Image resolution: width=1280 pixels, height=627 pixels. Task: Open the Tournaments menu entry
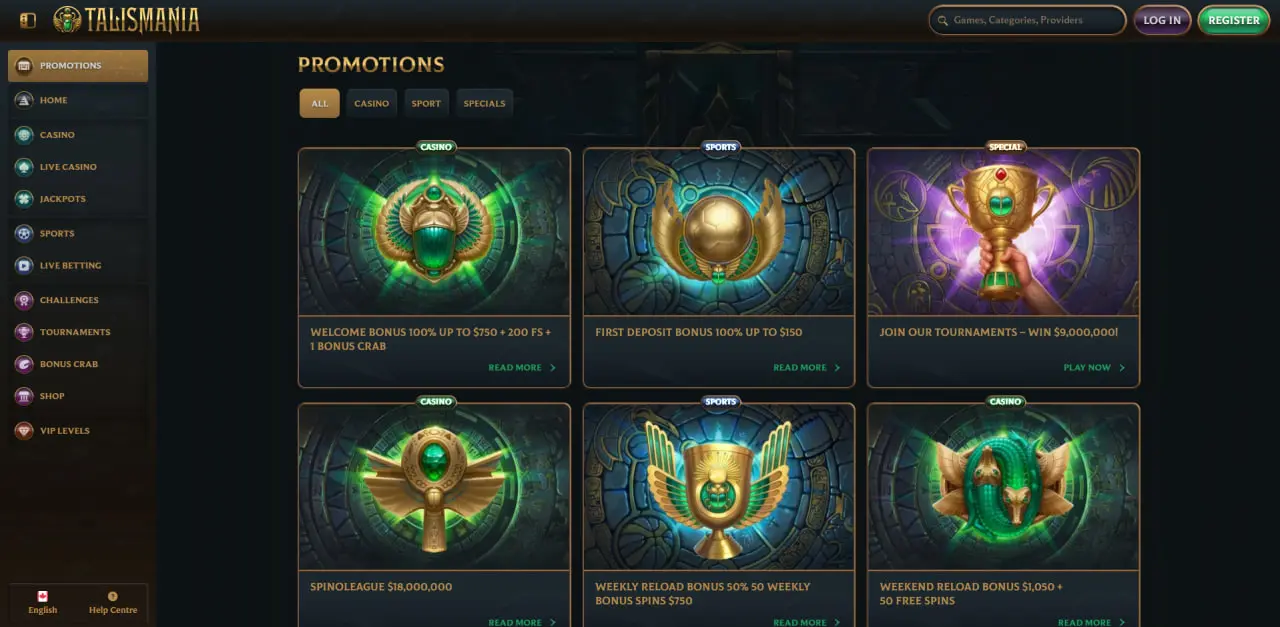75,332
